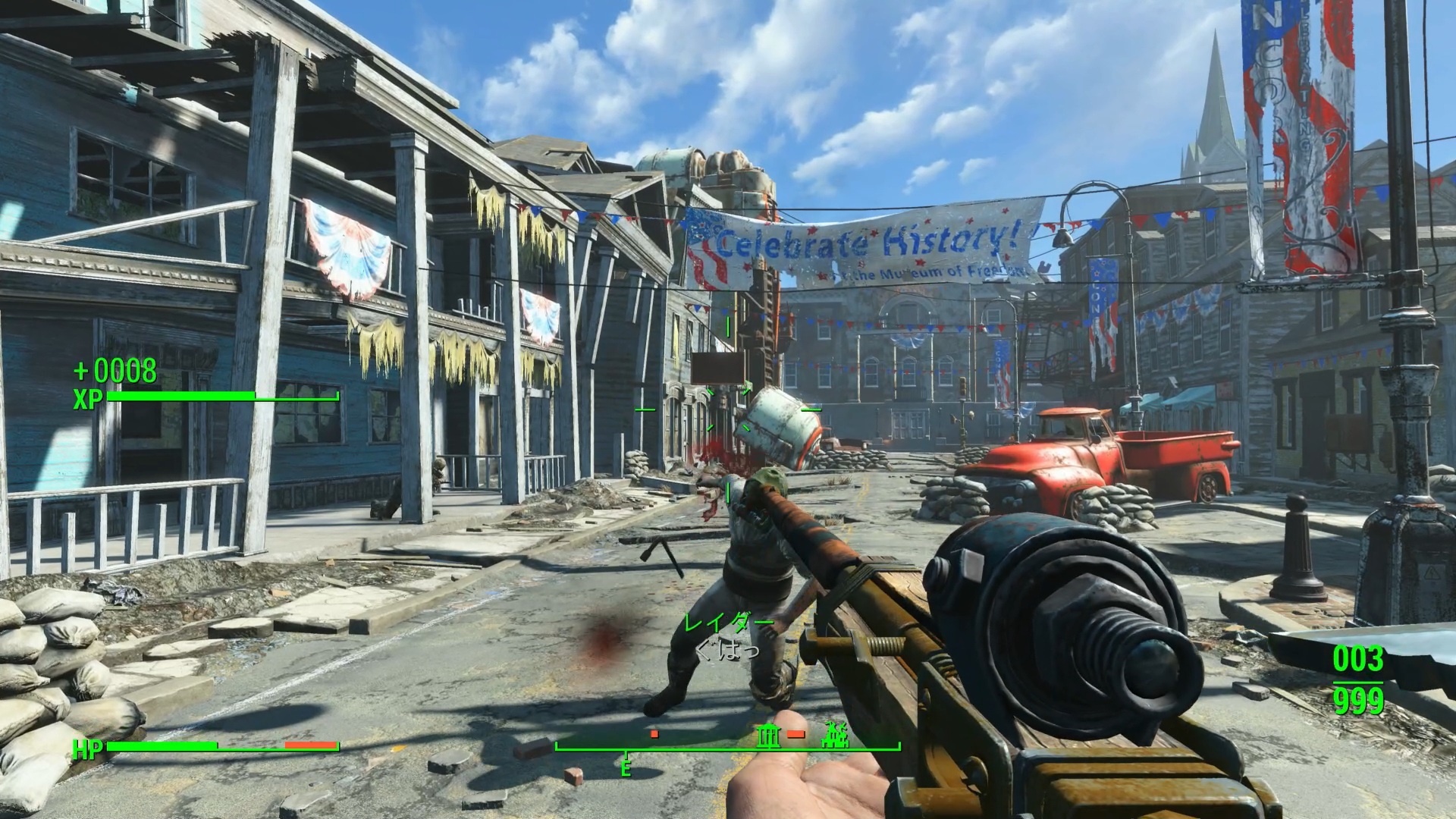Select the ruined town marker on the compass

[x=836, y=734]
